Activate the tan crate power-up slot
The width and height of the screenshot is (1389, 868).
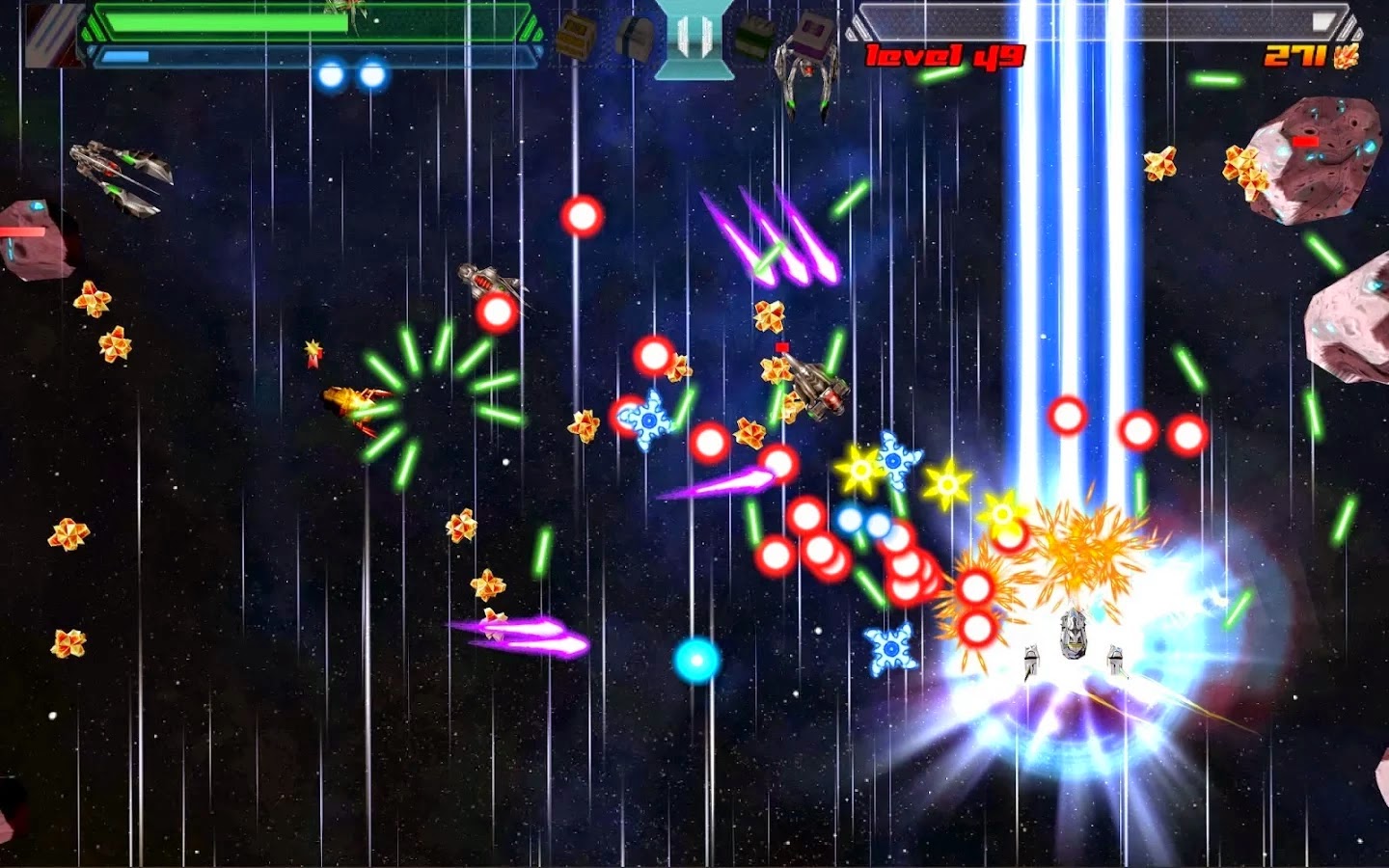635,37
